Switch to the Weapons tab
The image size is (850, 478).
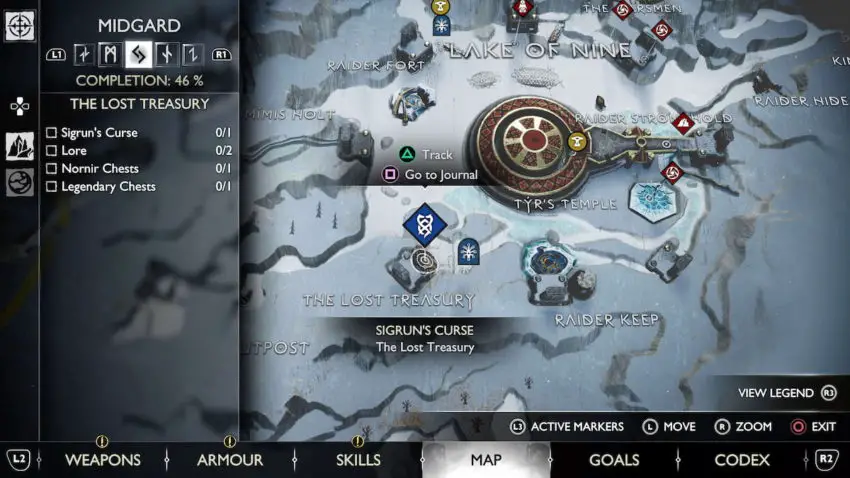pyautogui.click(x=102, y=460)
